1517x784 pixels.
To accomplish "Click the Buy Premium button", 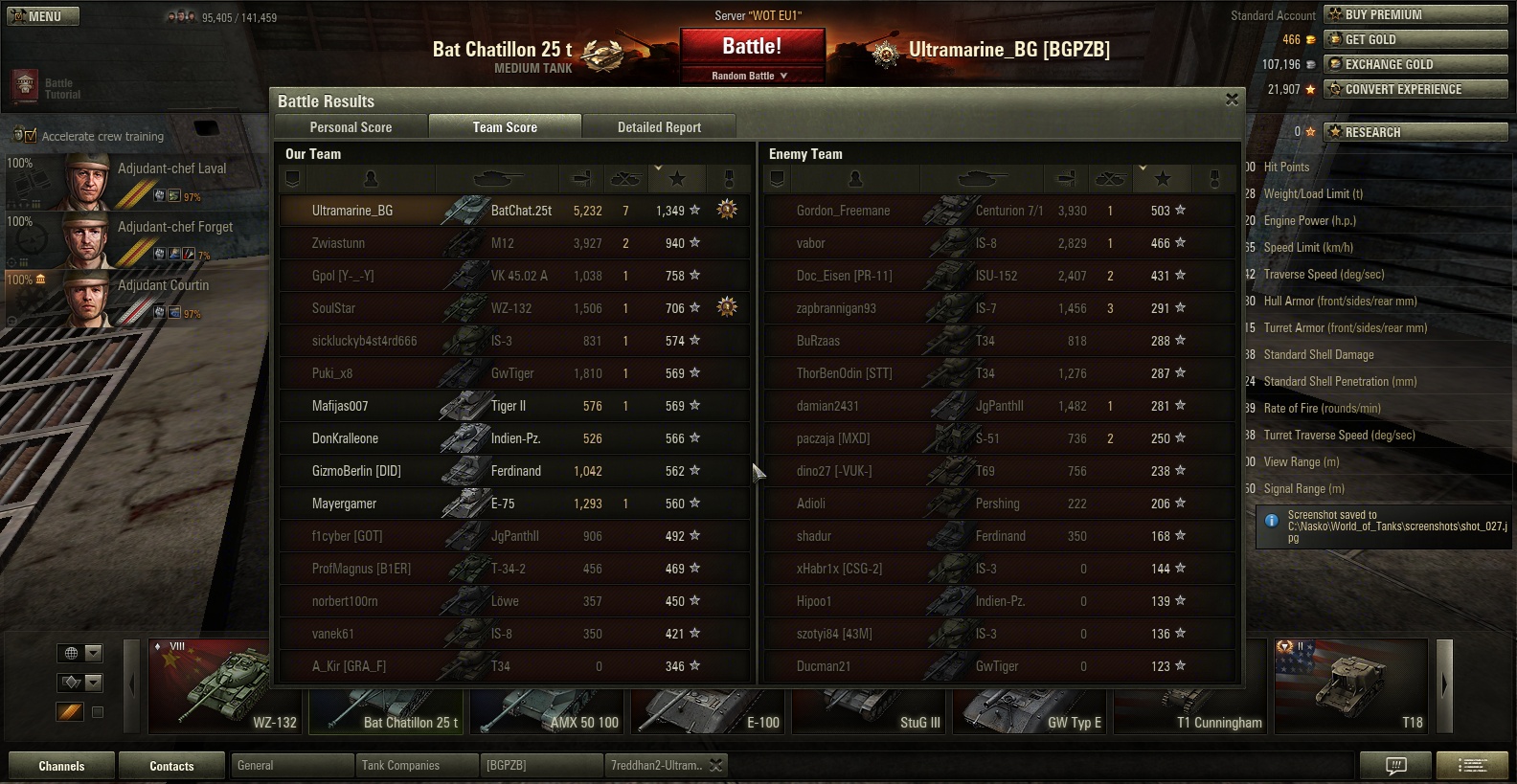I will (x=1415, y=14).
